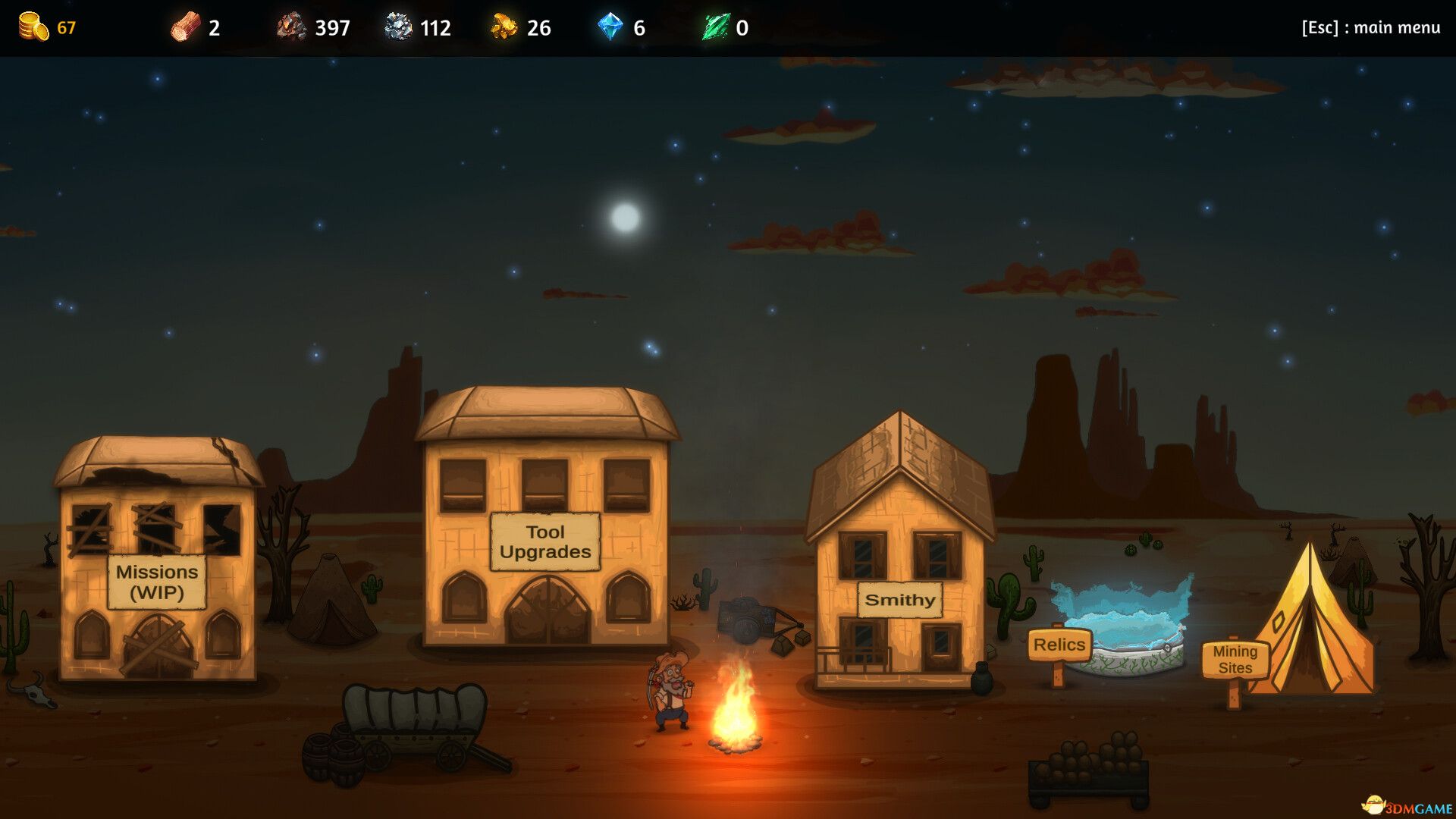
Task: Enter the Smithy via its sign
Action: (x=900, y=600)
